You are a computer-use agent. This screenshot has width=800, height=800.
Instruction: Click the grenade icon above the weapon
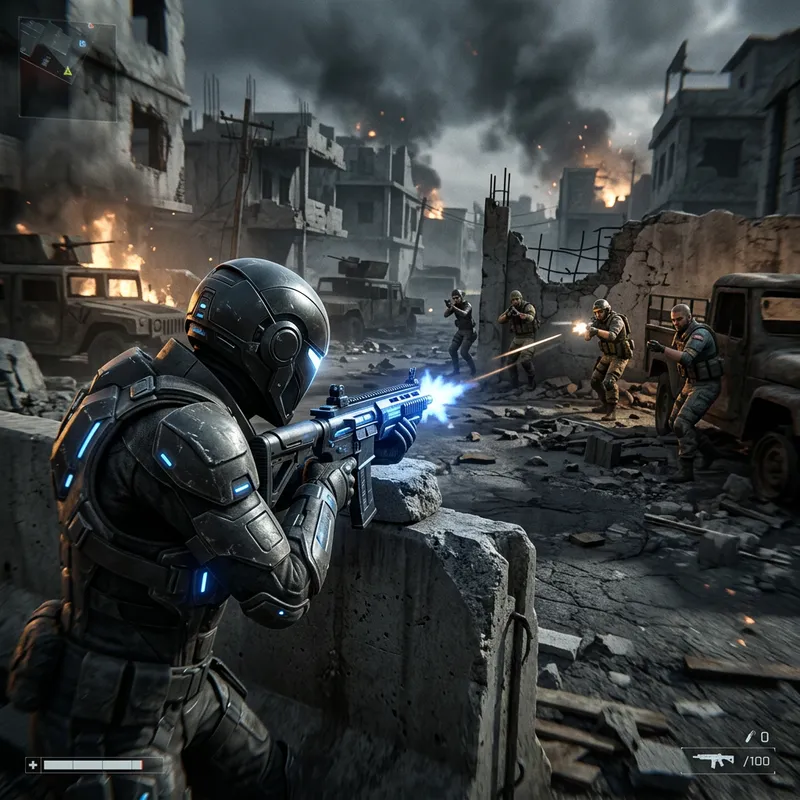[750, 736]
